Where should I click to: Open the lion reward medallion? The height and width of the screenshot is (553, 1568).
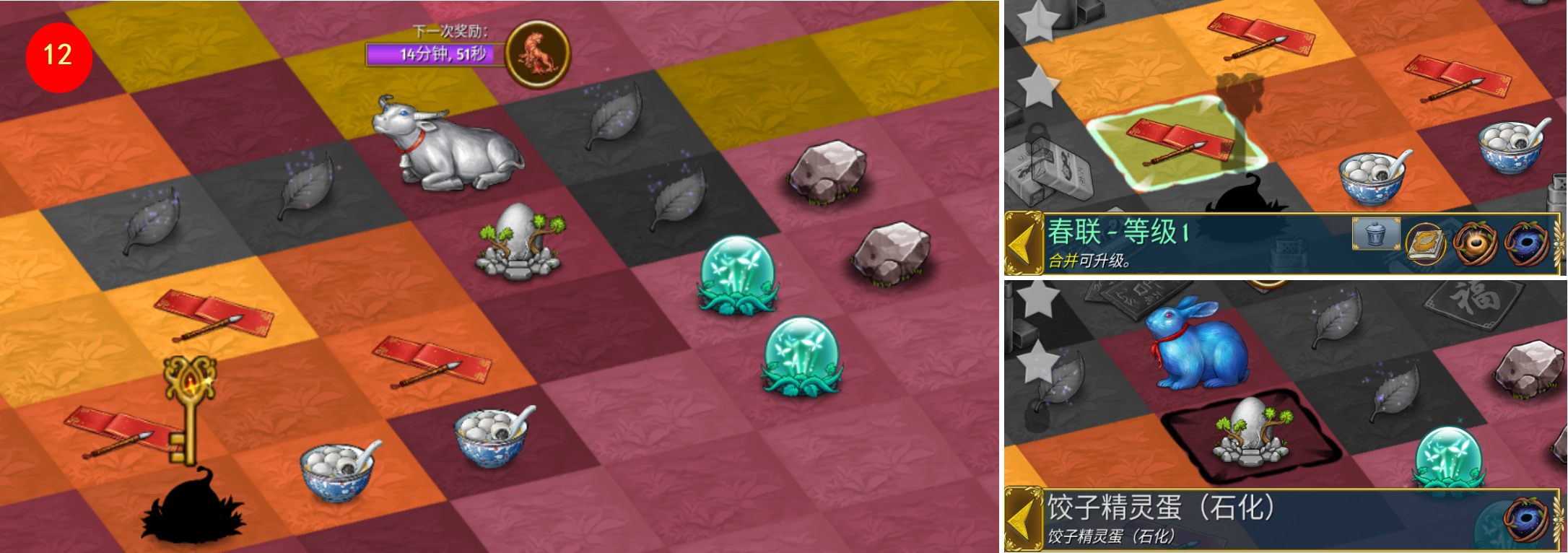(538, 53)
